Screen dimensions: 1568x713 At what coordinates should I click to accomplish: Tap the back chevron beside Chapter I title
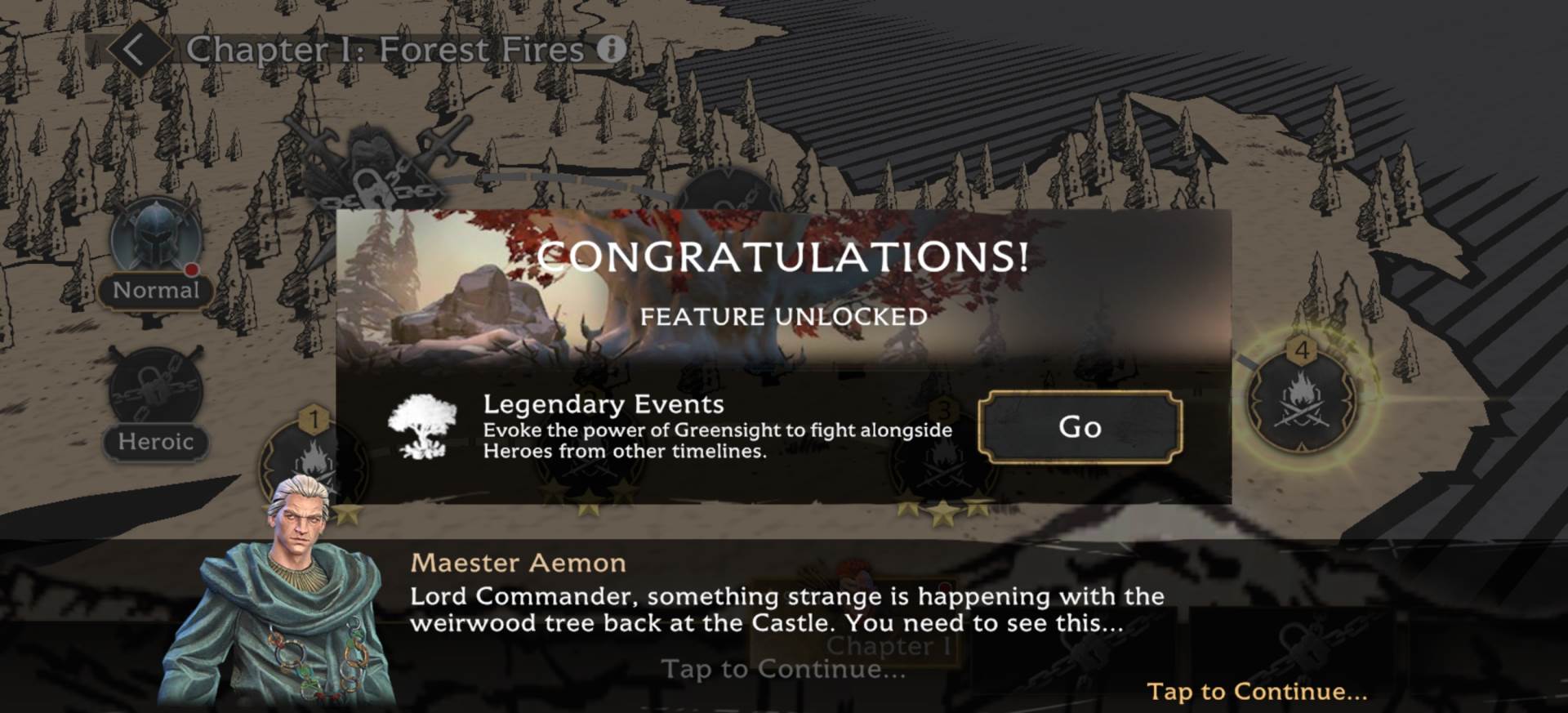[135, 49]
